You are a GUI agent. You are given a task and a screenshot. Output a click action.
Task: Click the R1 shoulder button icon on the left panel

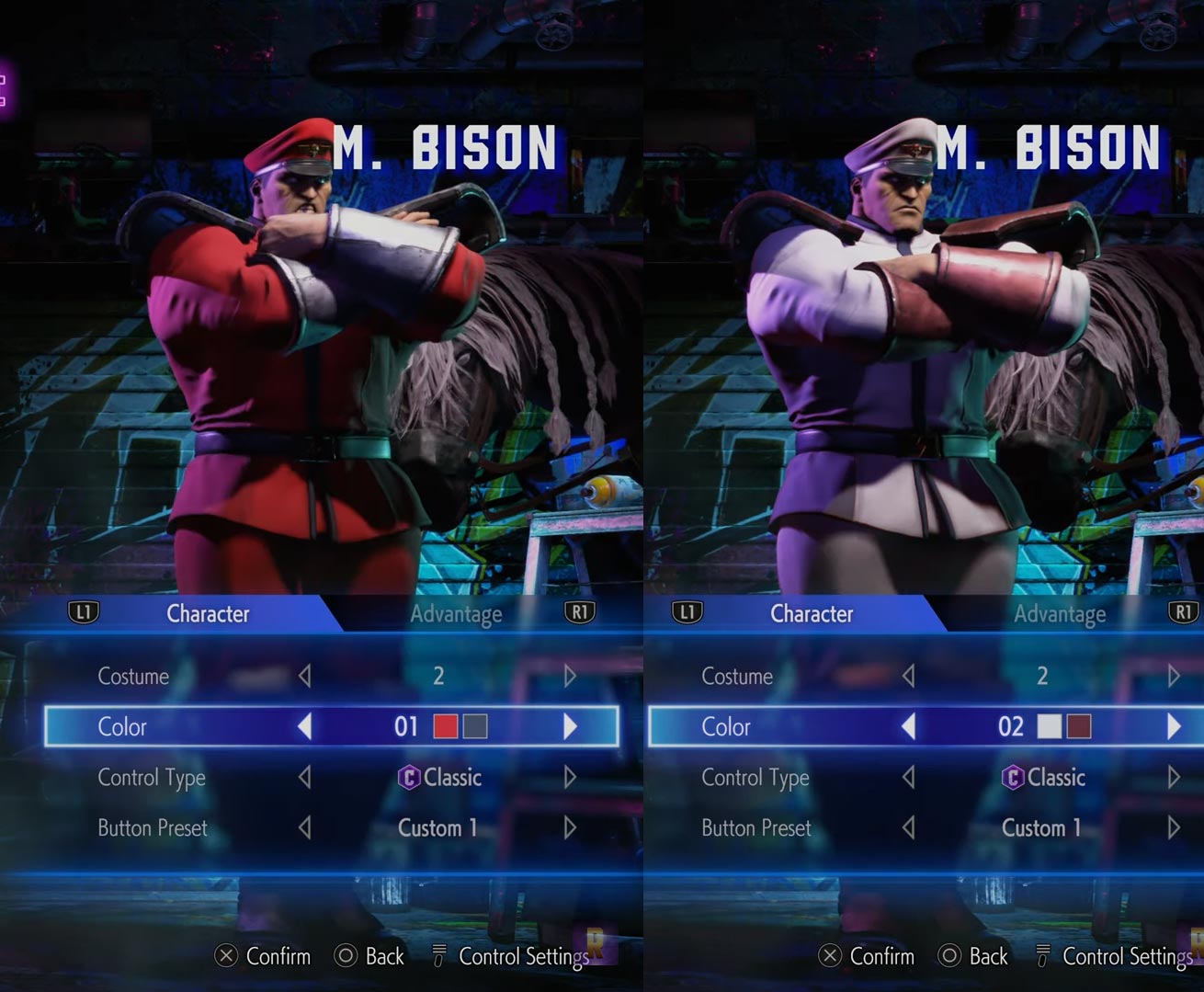click(x=579, y=612)
